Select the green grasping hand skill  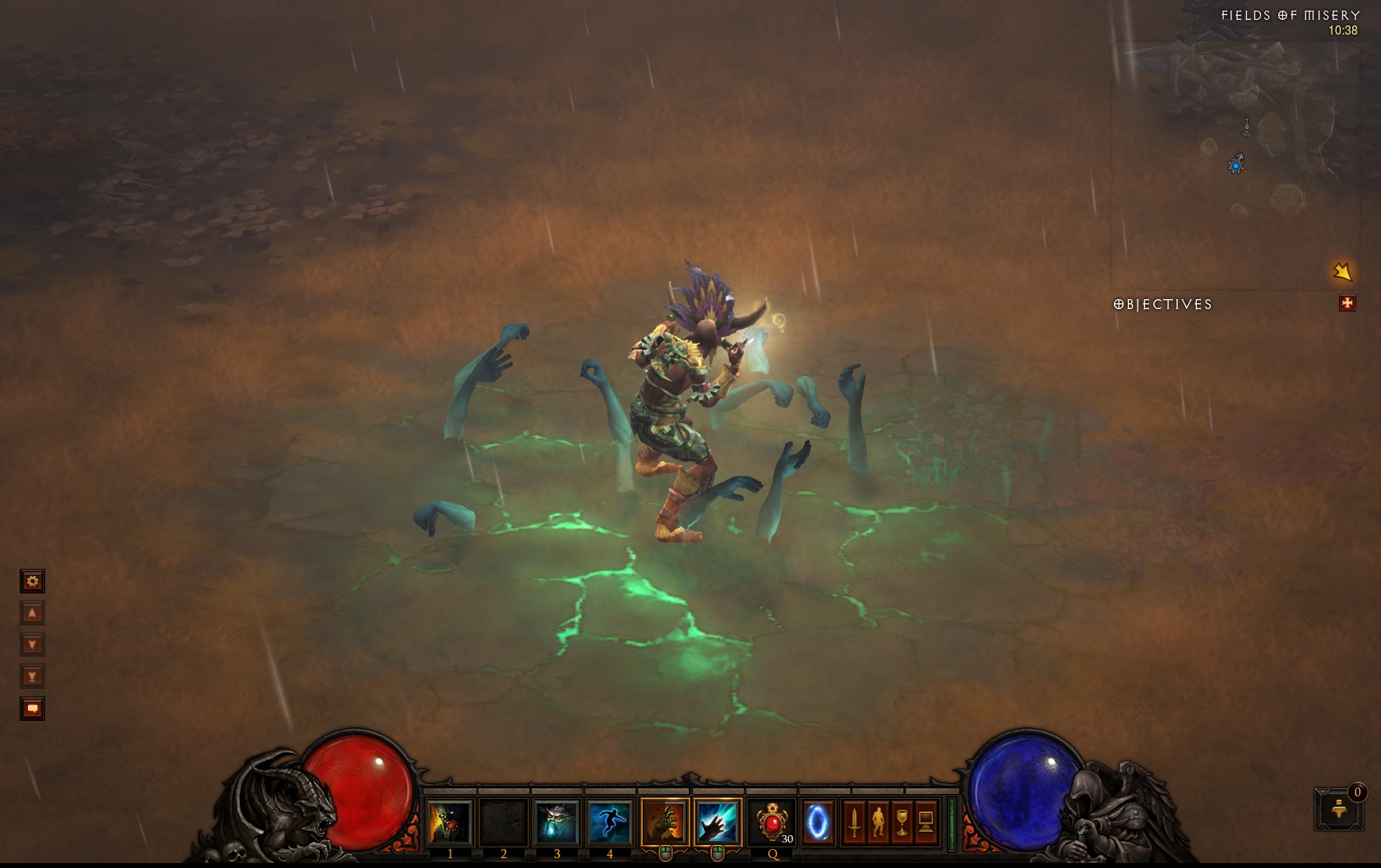click(x=664, y=822)
